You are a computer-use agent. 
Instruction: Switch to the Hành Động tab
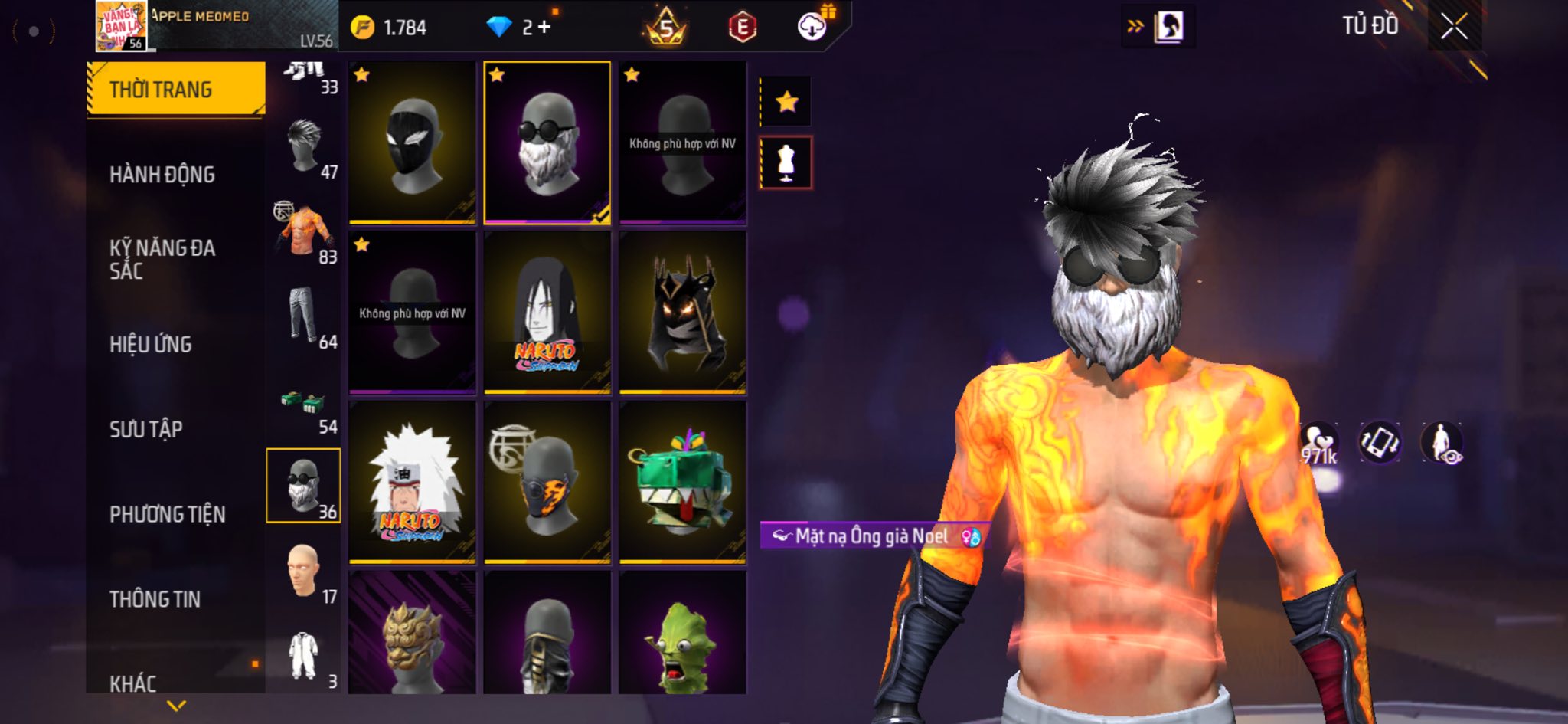[162, 175]
